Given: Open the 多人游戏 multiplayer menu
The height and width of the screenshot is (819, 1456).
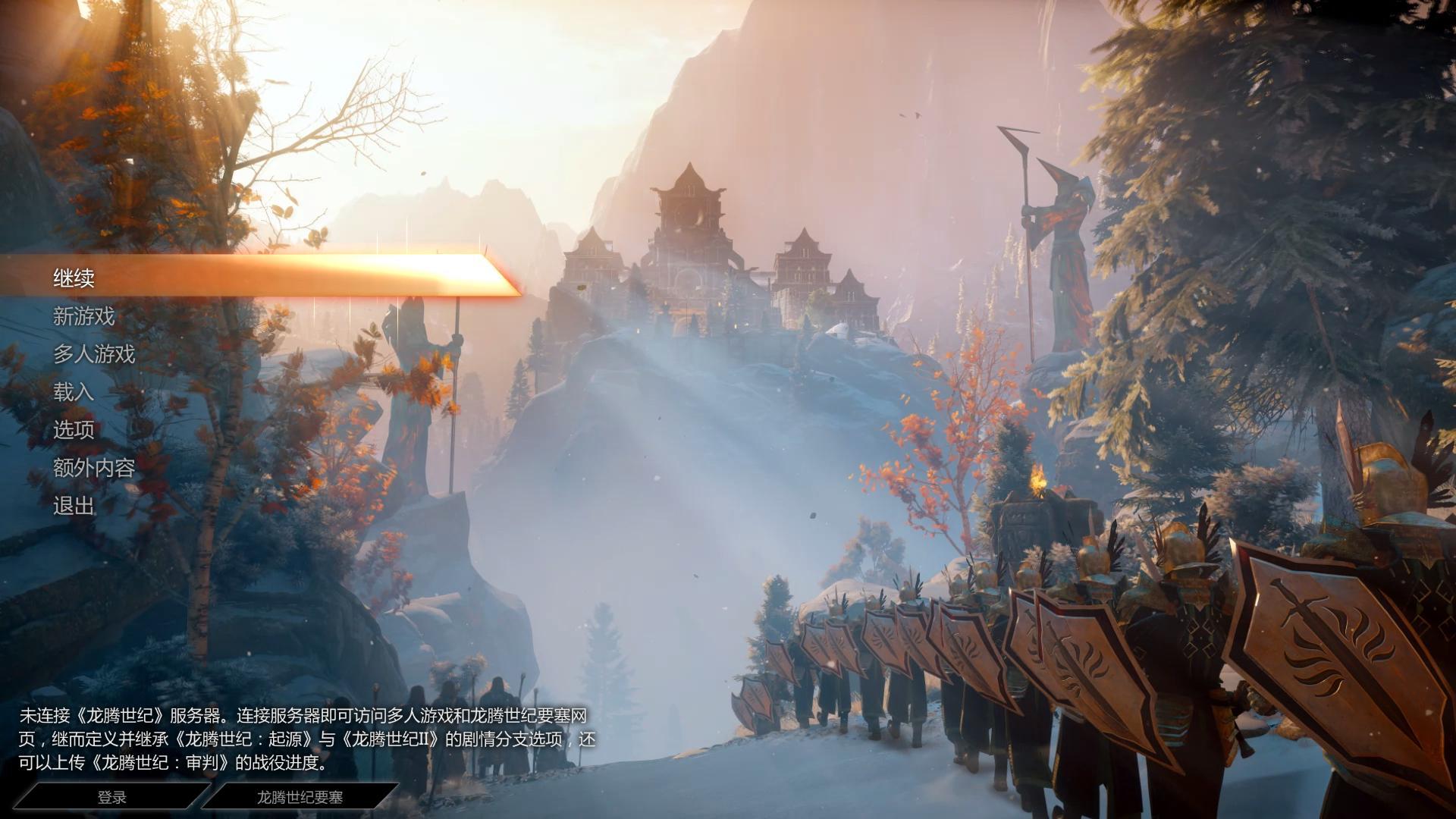Looking at the screenshot, I should 94,354.
